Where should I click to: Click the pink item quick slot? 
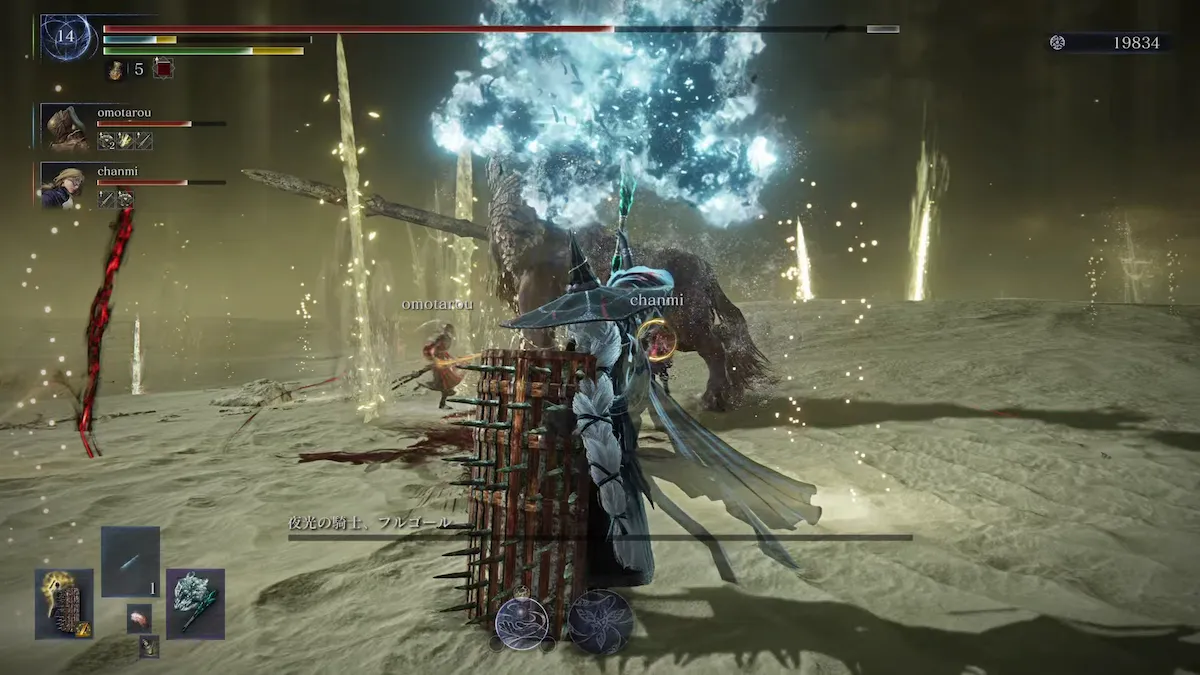(139, 618)
